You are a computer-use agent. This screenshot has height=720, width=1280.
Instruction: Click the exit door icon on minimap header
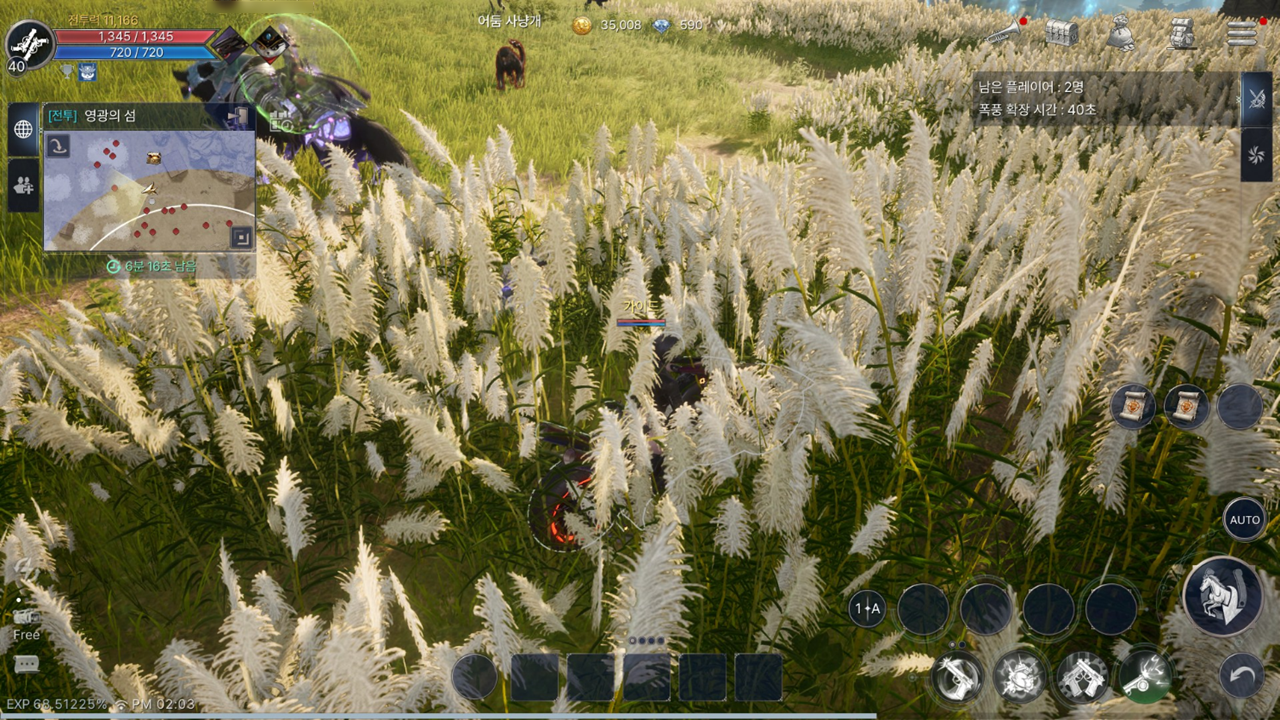[x=238, y=117]
